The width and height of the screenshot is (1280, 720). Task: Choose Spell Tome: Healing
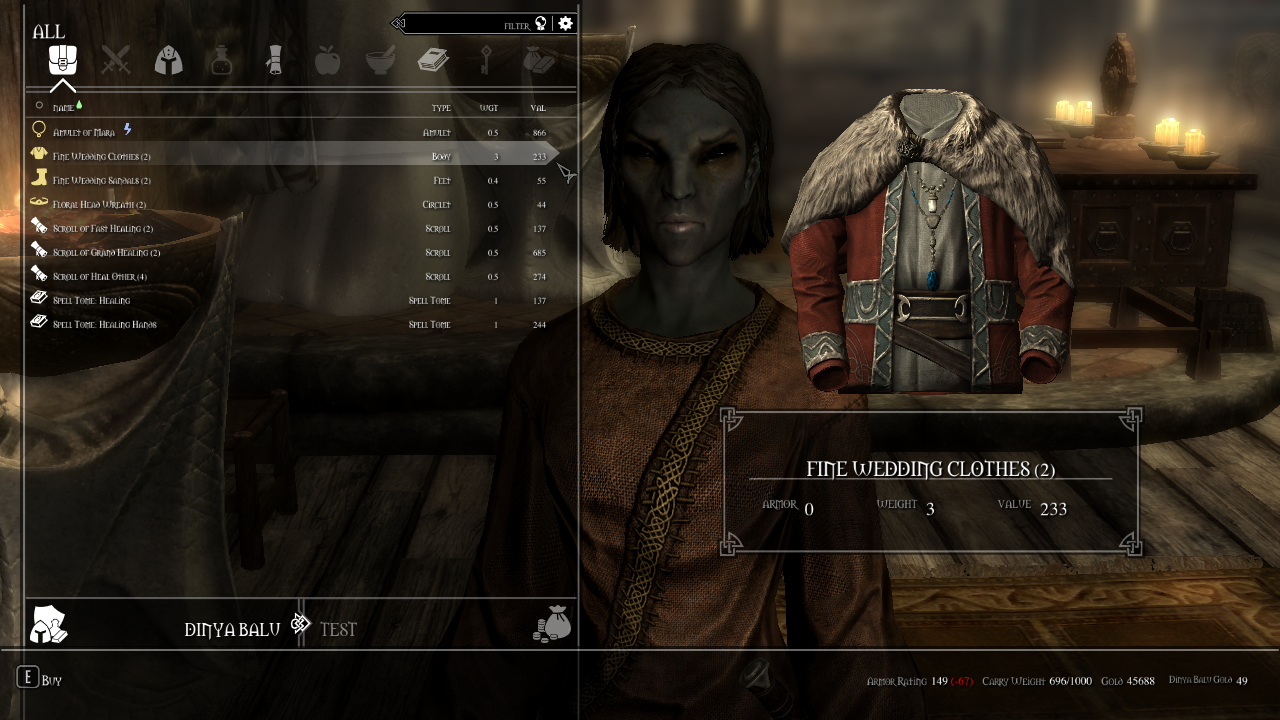(91, 300)
